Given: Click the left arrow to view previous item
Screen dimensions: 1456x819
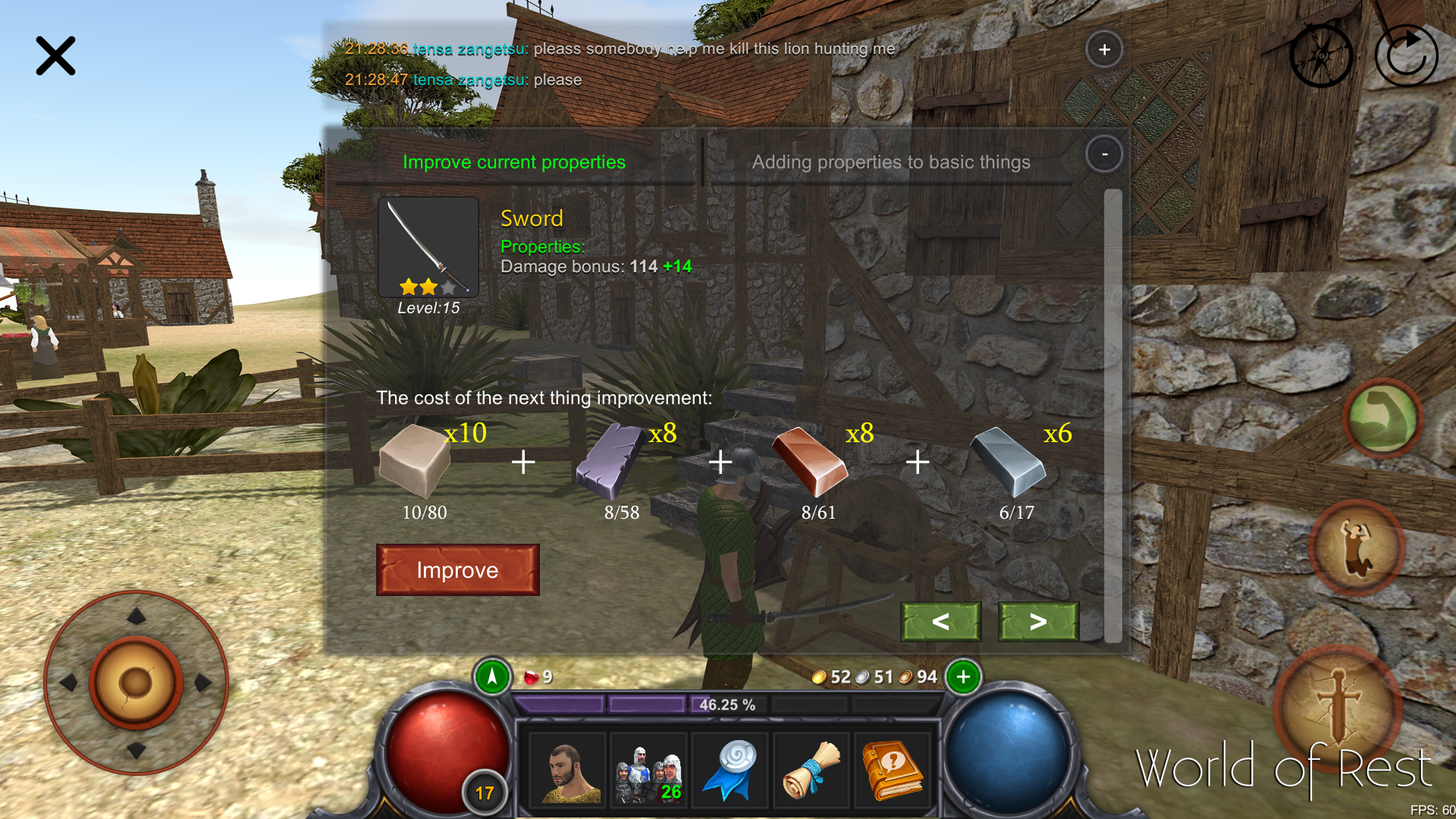Looking at the screenshot, I should 940,622.
